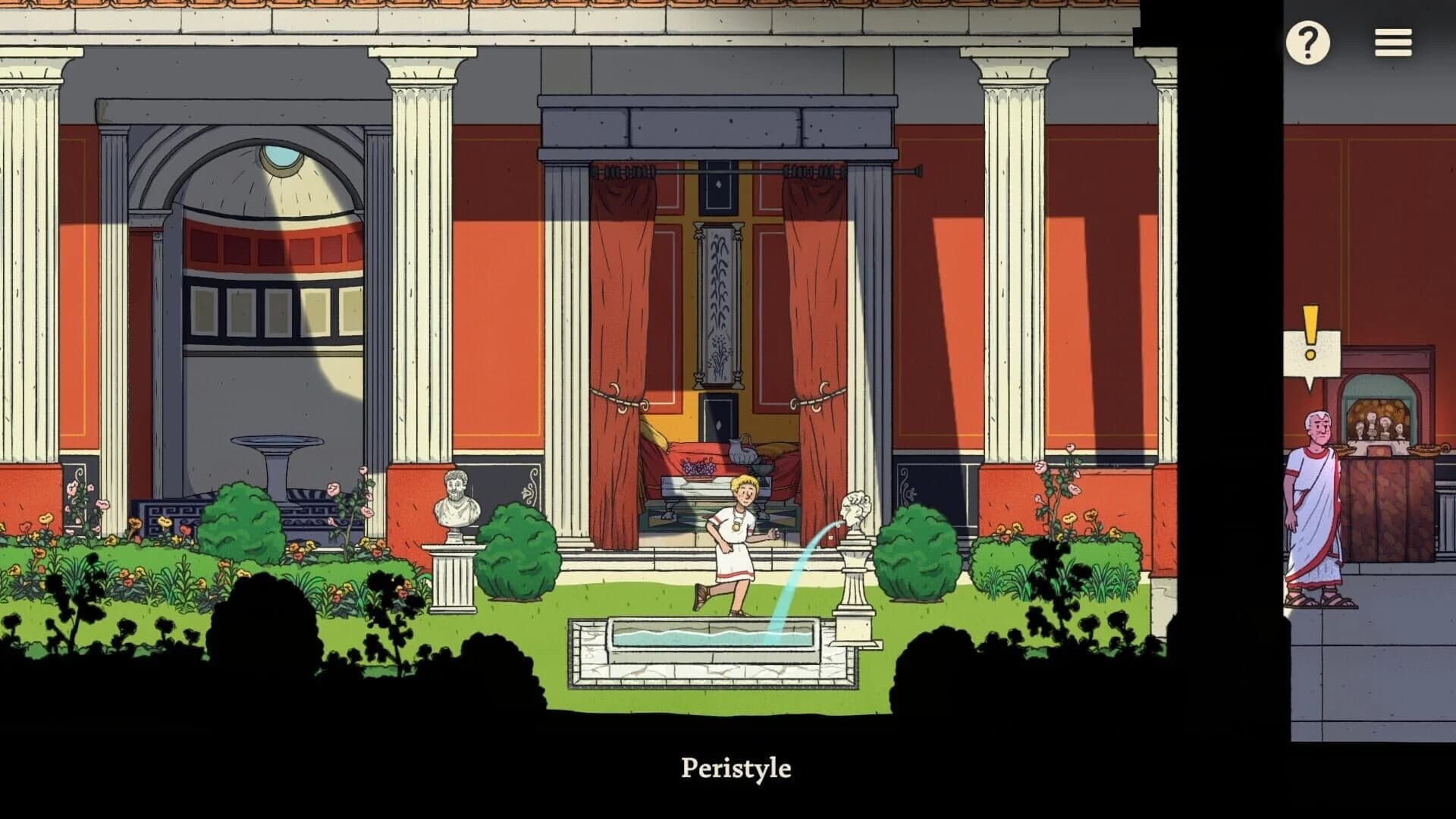Open the hamburger menu icon
Screen dimensions: 1456x819
[1392, 43]
